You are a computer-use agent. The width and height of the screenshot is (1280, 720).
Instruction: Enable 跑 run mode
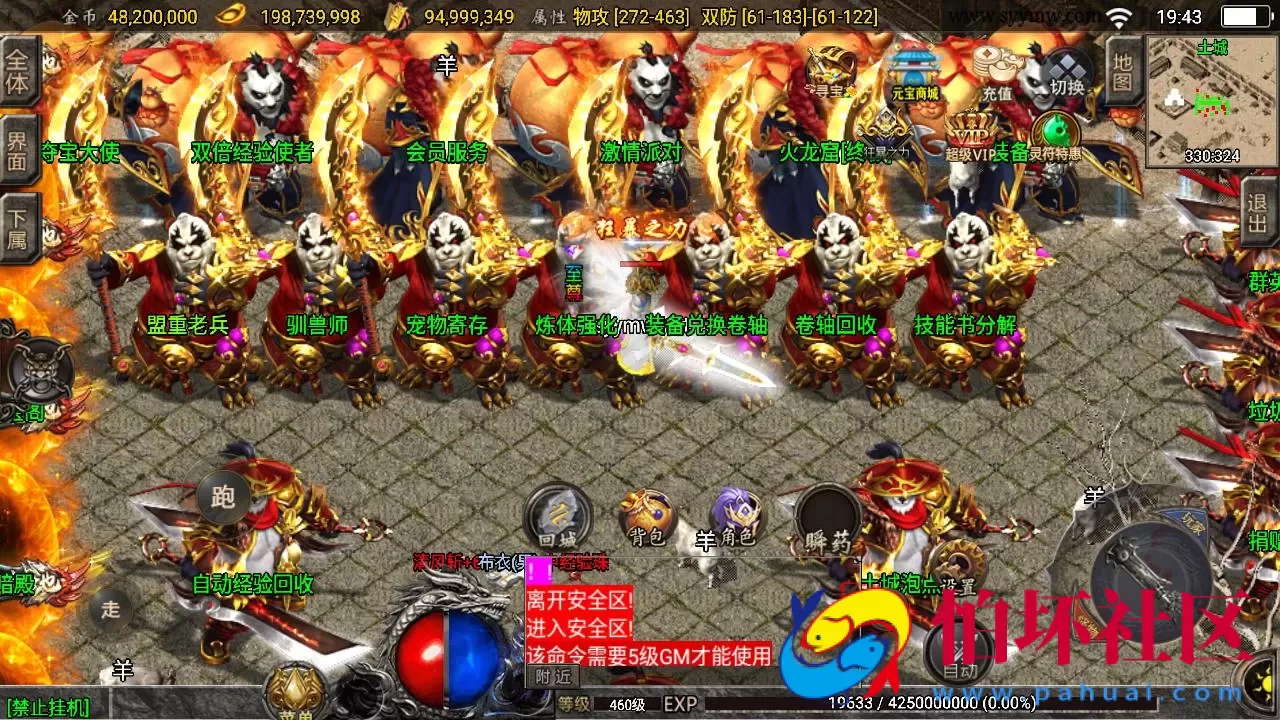tap(222, 497)
